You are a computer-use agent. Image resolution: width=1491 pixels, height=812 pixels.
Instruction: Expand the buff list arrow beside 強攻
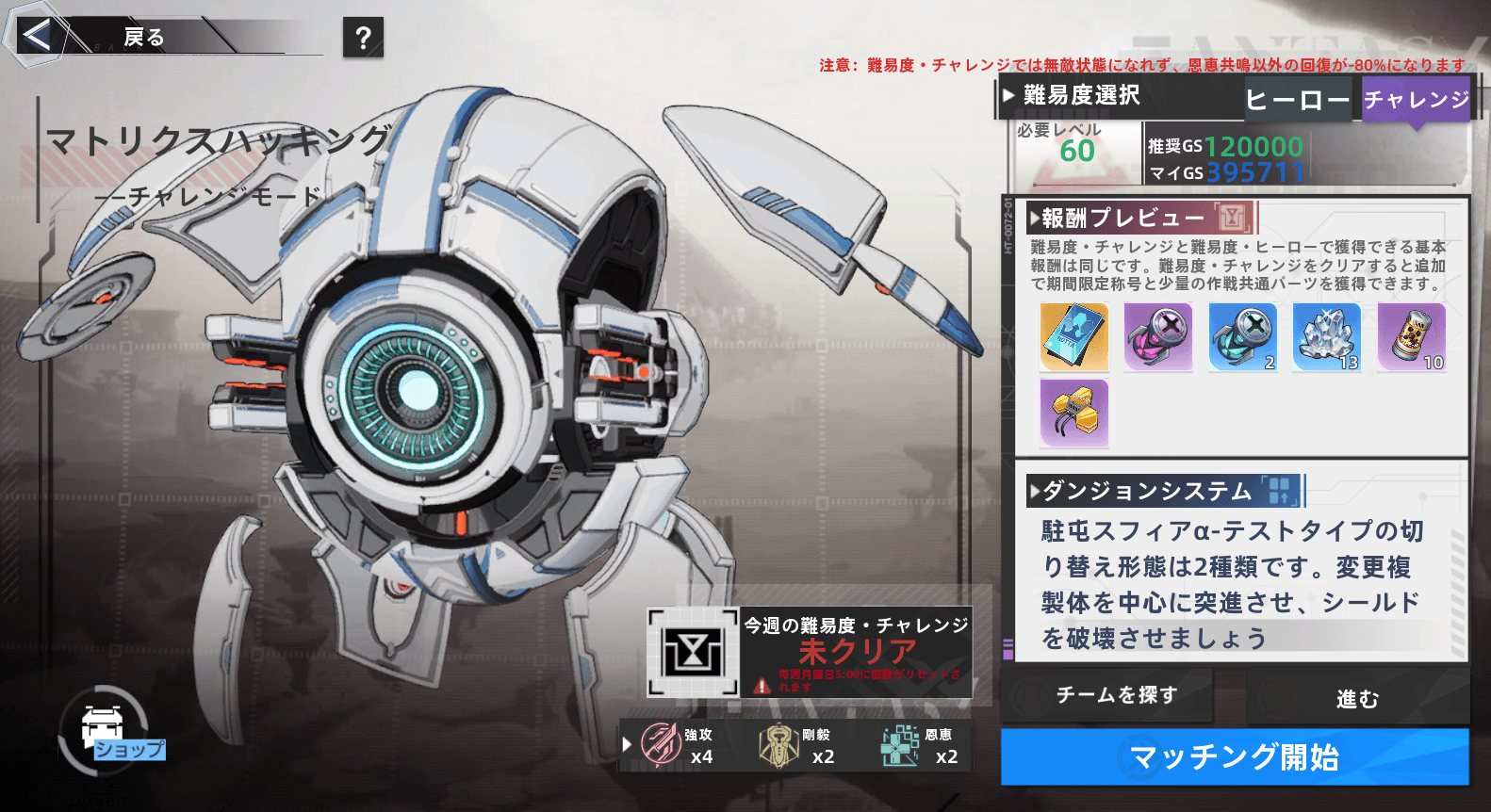[628, 745]
